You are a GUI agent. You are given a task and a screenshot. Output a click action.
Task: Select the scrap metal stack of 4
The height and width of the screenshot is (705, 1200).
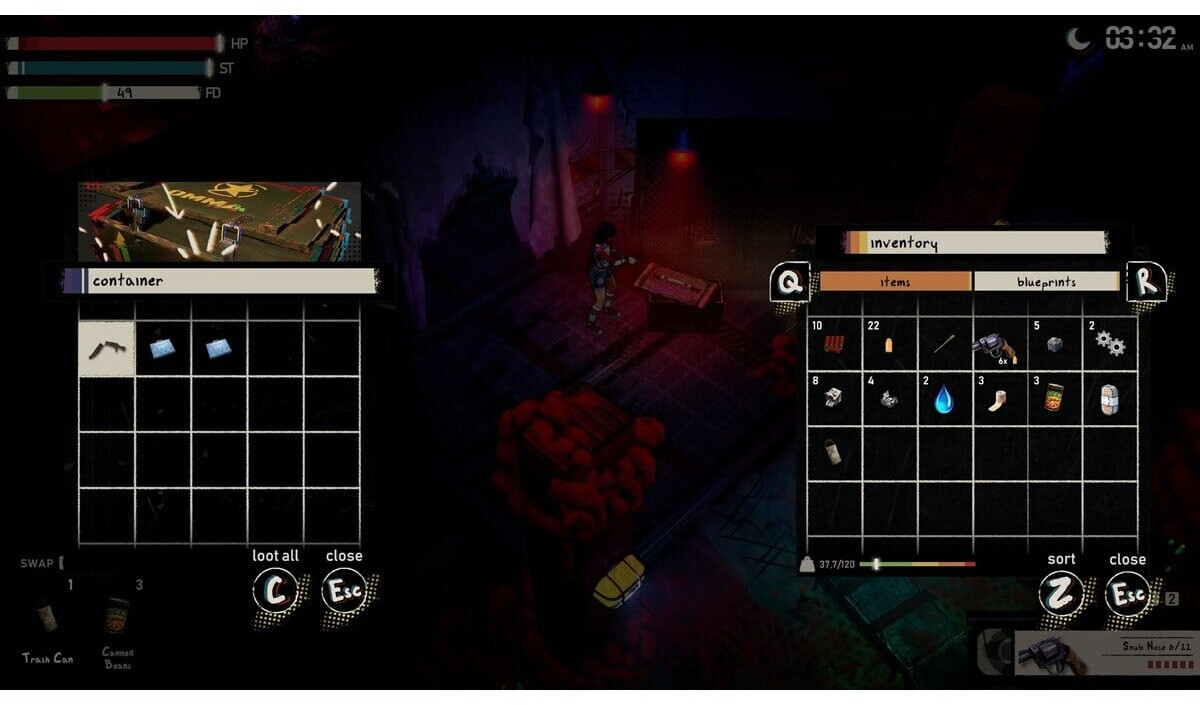click(889, 400)
